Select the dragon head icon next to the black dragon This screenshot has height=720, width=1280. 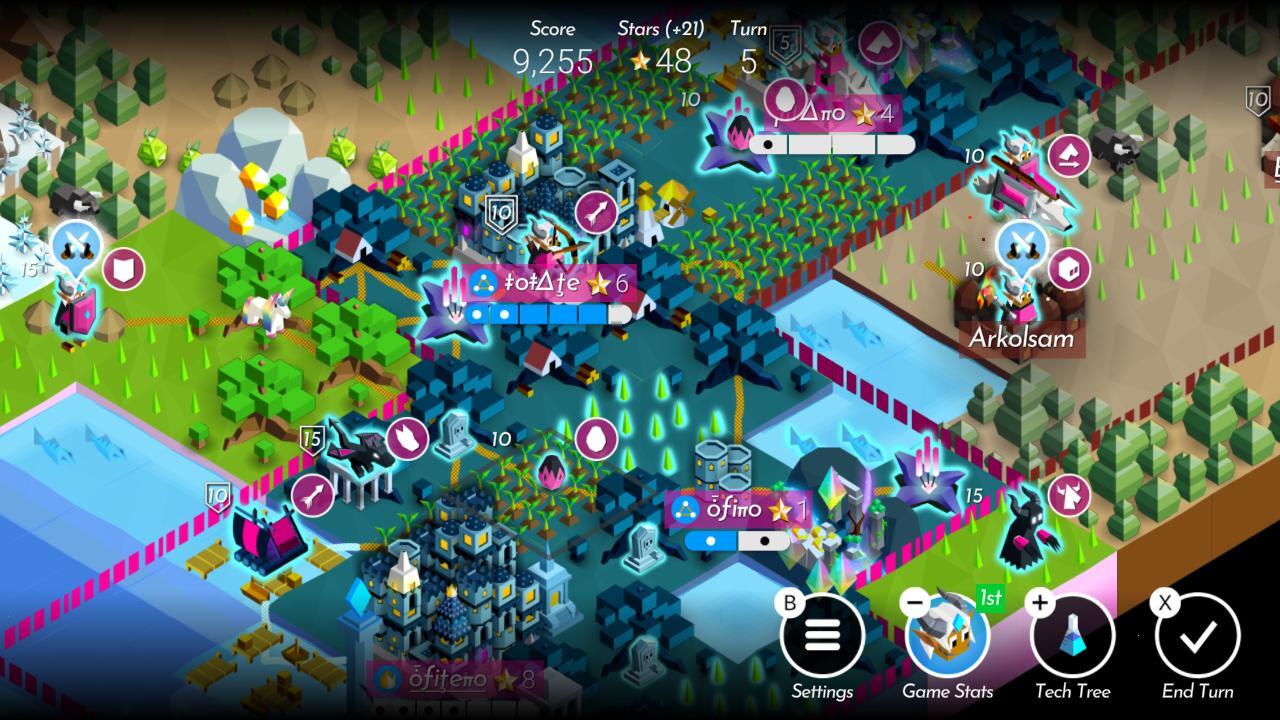tap(406, 440)
